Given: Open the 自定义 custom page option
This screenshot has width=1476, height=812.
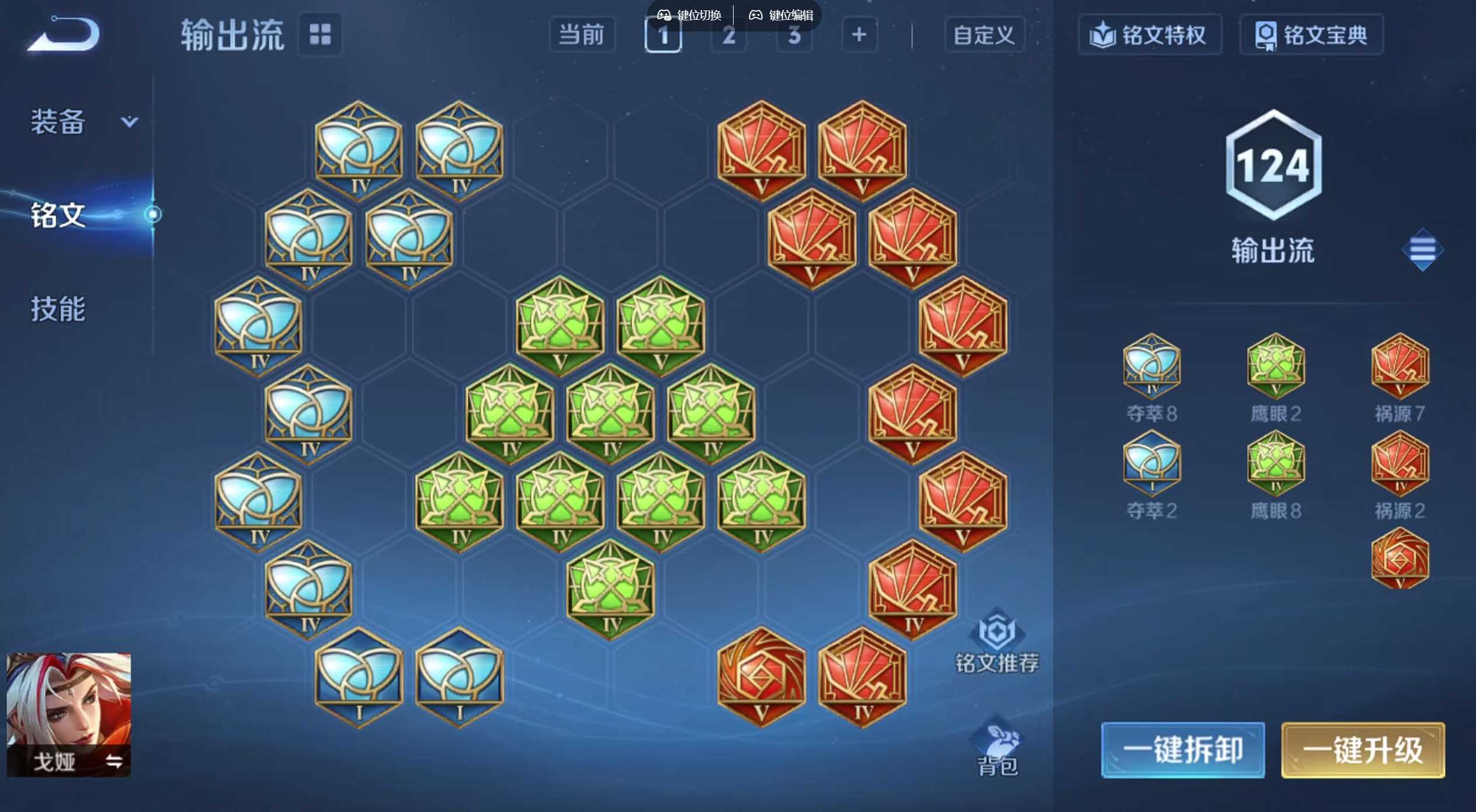Looking at the screenshot, I should click(x=984, y=35).
